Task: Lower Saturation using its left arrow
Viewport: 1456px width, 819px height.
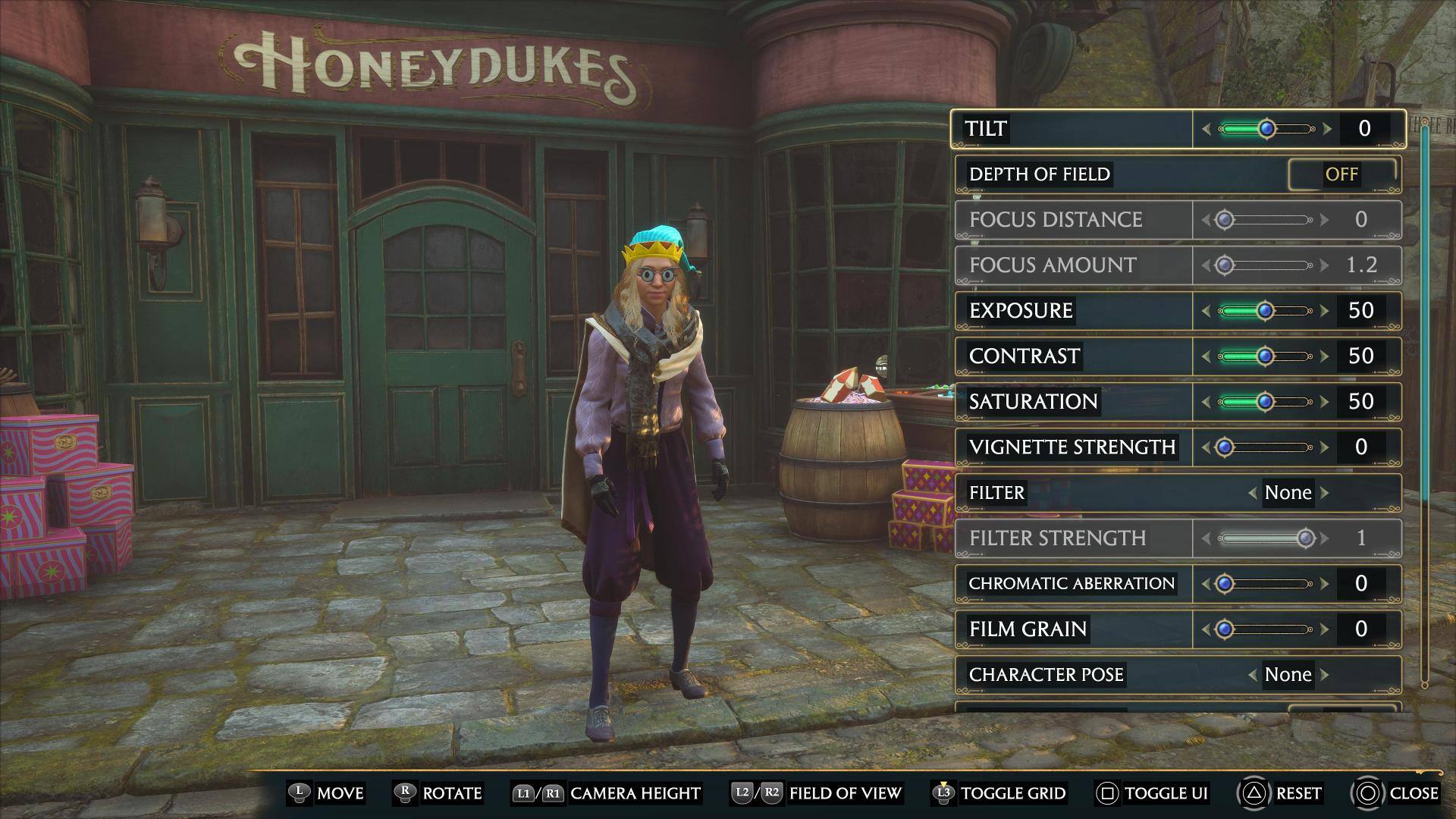Action: click(1206, 402)
